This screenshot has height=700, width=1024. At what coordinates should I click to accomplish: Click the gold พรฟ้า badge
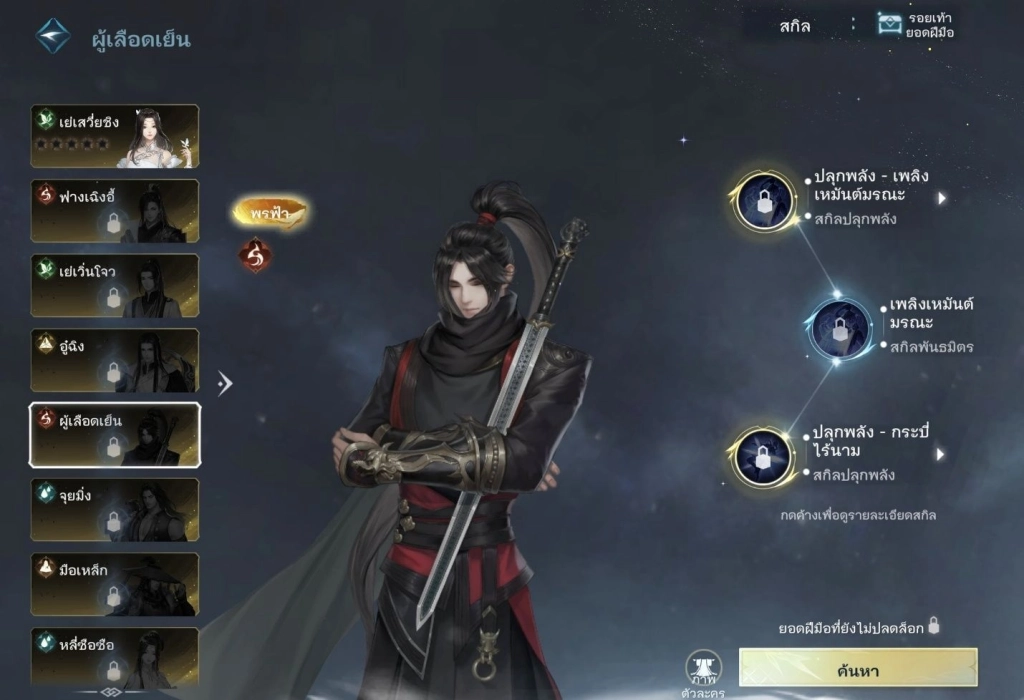(270, 212)
